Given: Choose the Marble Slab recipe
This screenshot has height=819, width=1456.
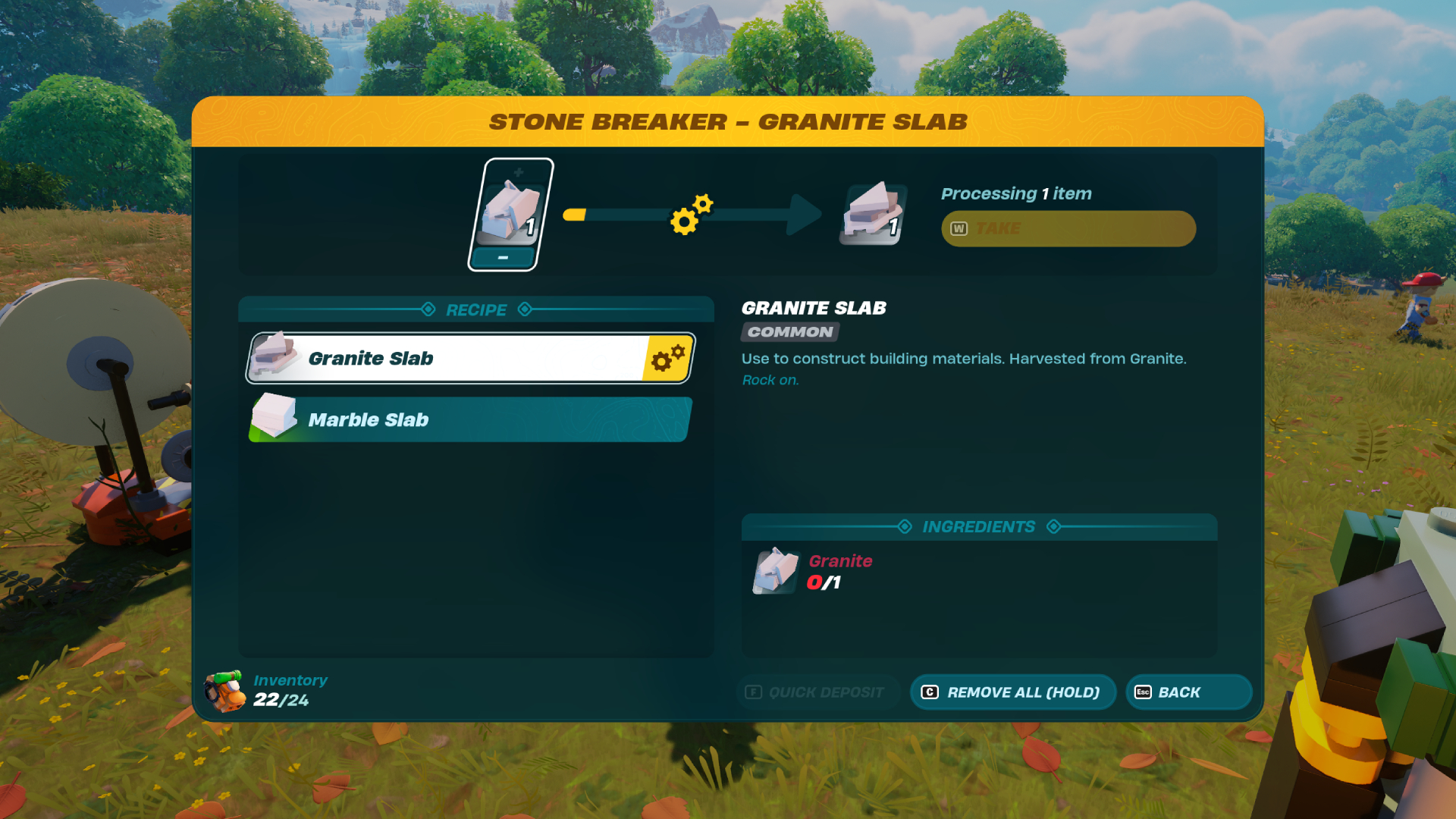Looking at the screenshot, I should 470,419.
